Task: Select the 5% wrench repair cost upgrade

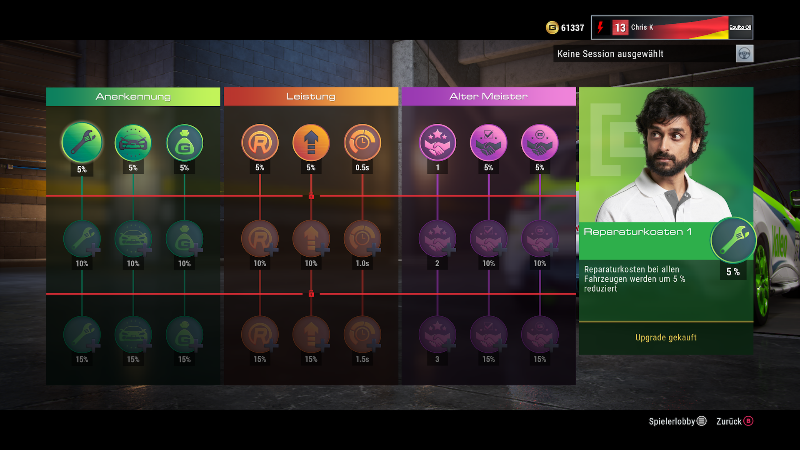Action: [x=81, y=142]
